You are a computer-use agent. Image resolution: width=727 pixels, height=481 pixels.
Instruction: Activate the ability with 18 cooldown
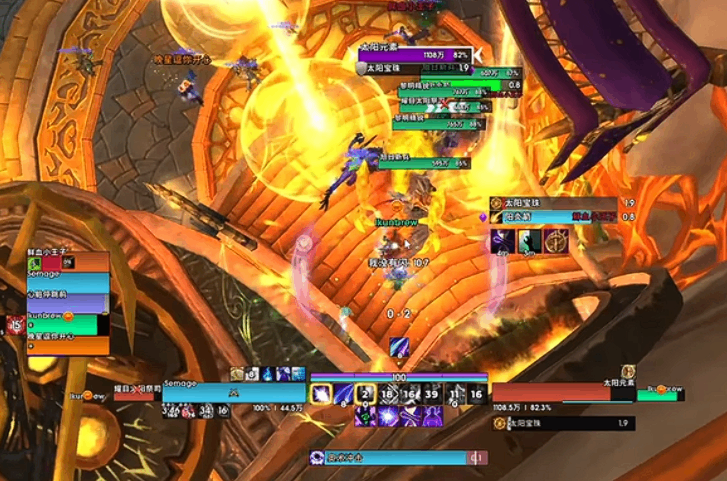[388, 393]
